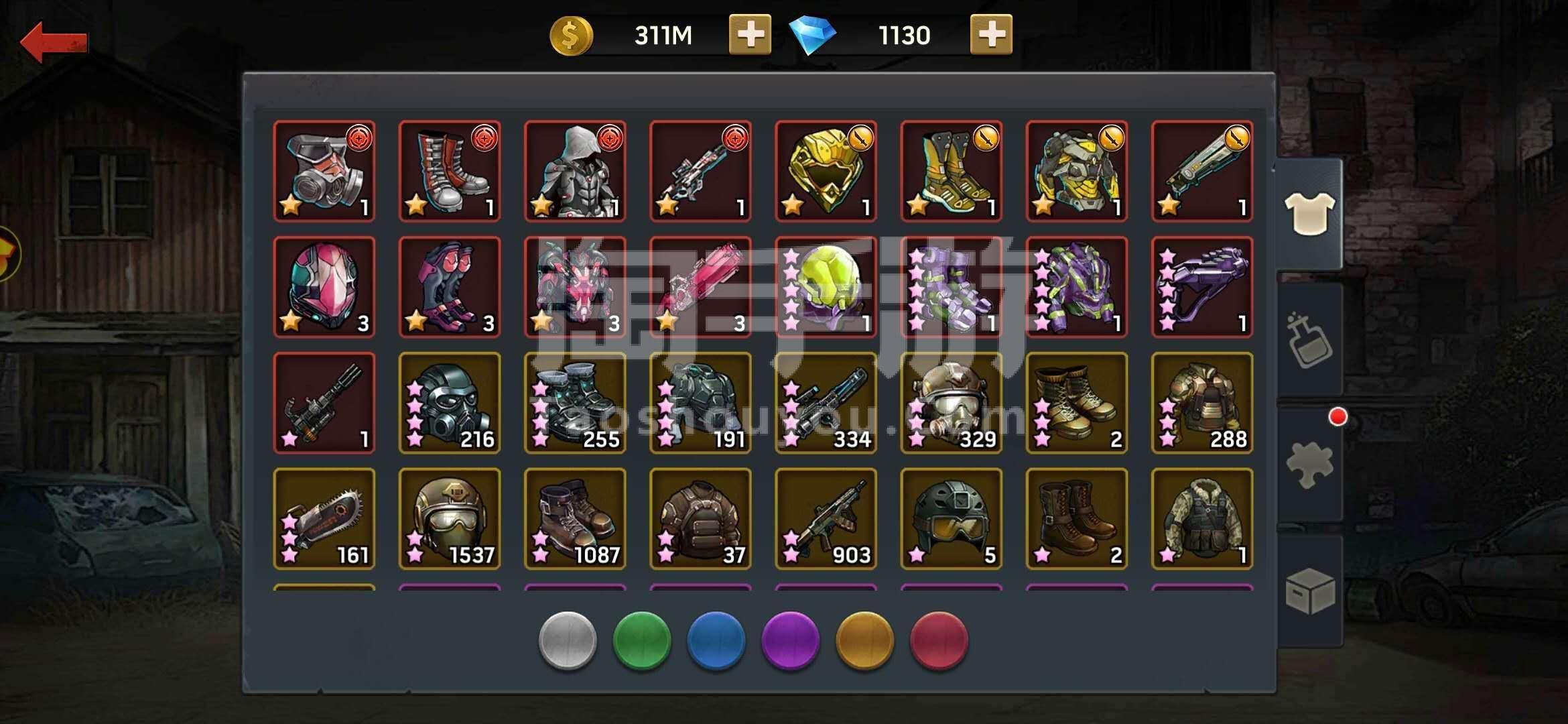1568x724 pixels.
Task: Filter items by green rarity
Action: point(642,640)
